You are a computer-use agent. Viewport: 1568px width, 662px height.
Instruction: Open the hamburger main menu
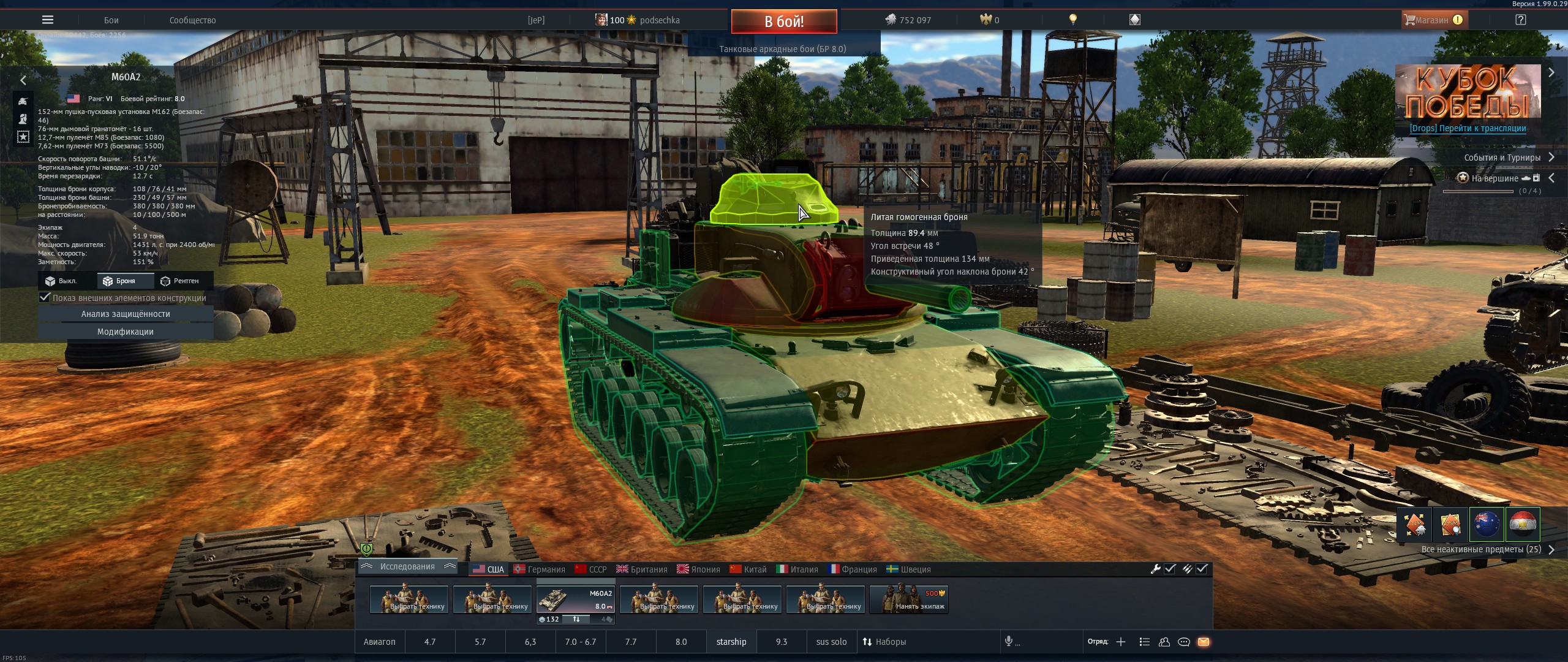coord(47,20)
